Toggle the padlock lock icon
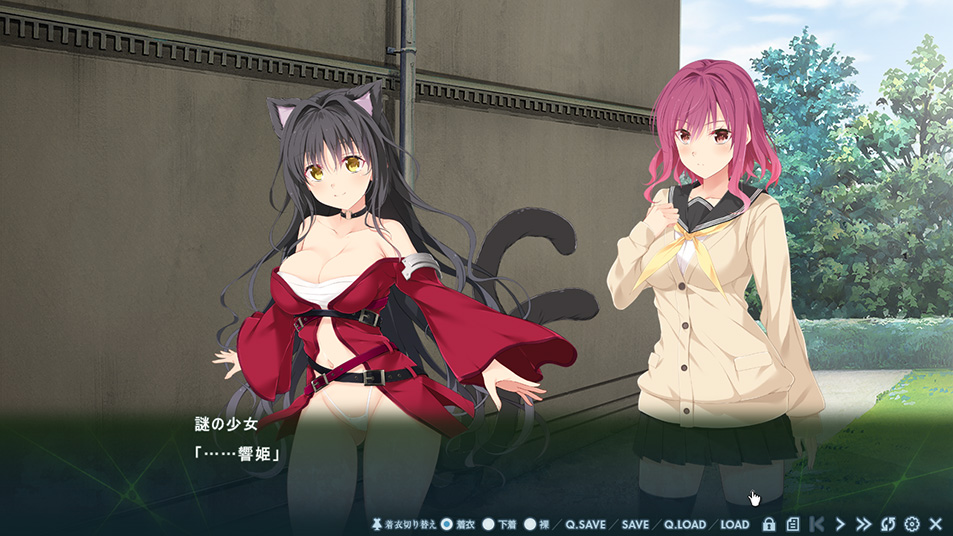Screen dimensions: 953x536 (x=768, y=524)
